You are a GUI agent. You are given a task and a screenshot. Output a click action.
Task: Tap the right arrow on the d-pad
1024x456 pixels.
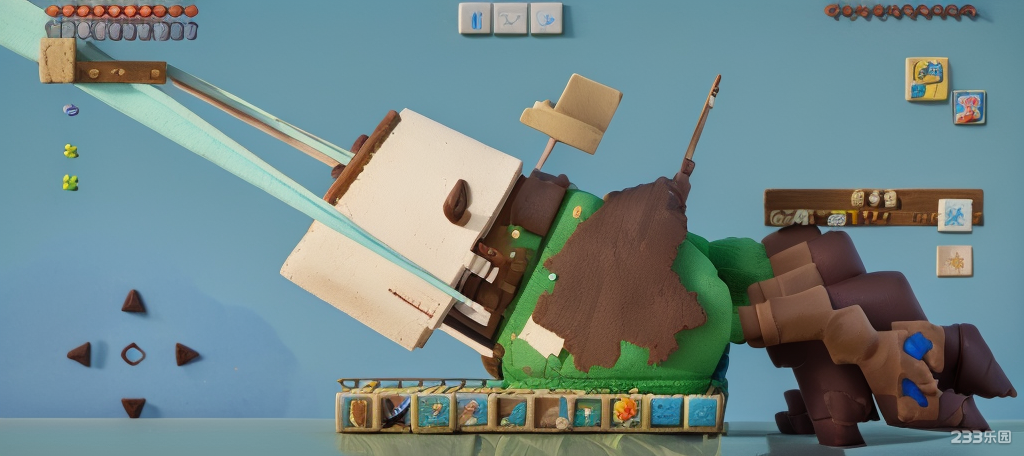pyautogui.click(x=186, y=354)
